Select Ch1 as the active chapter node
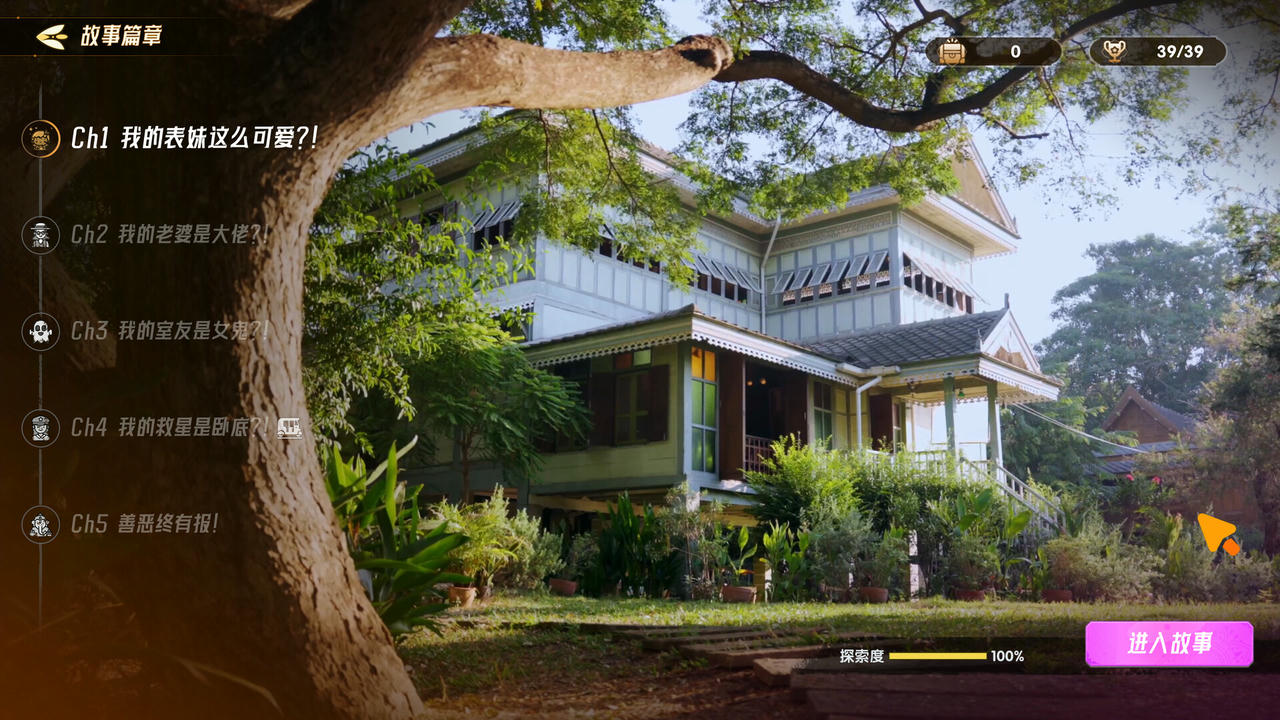 pyautogui.click(x=40, y=140)
